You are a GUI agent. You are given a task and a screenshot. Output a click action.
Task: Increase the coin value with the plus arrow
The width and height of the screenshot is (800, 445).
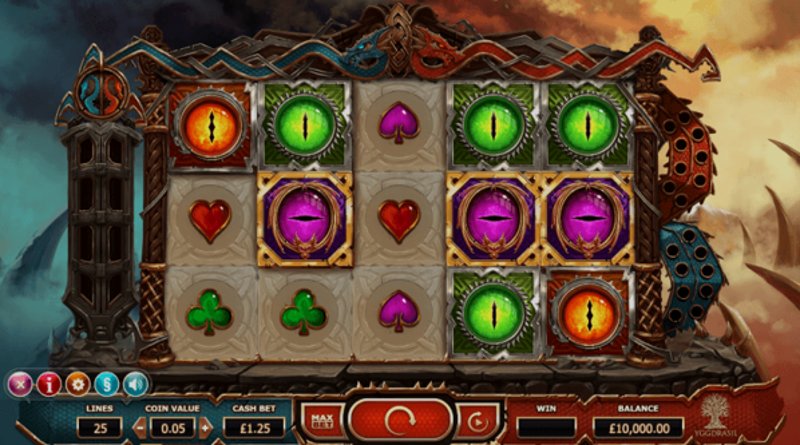pyautogui.click(x=205, y=427)
